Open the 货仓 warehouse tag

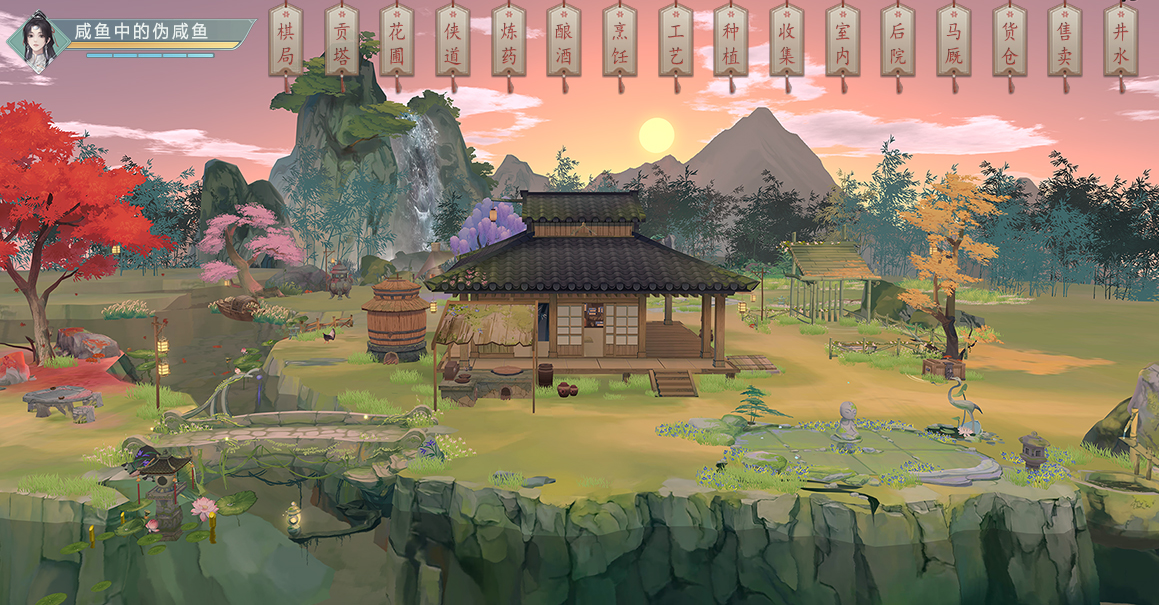pos(1009,43)
